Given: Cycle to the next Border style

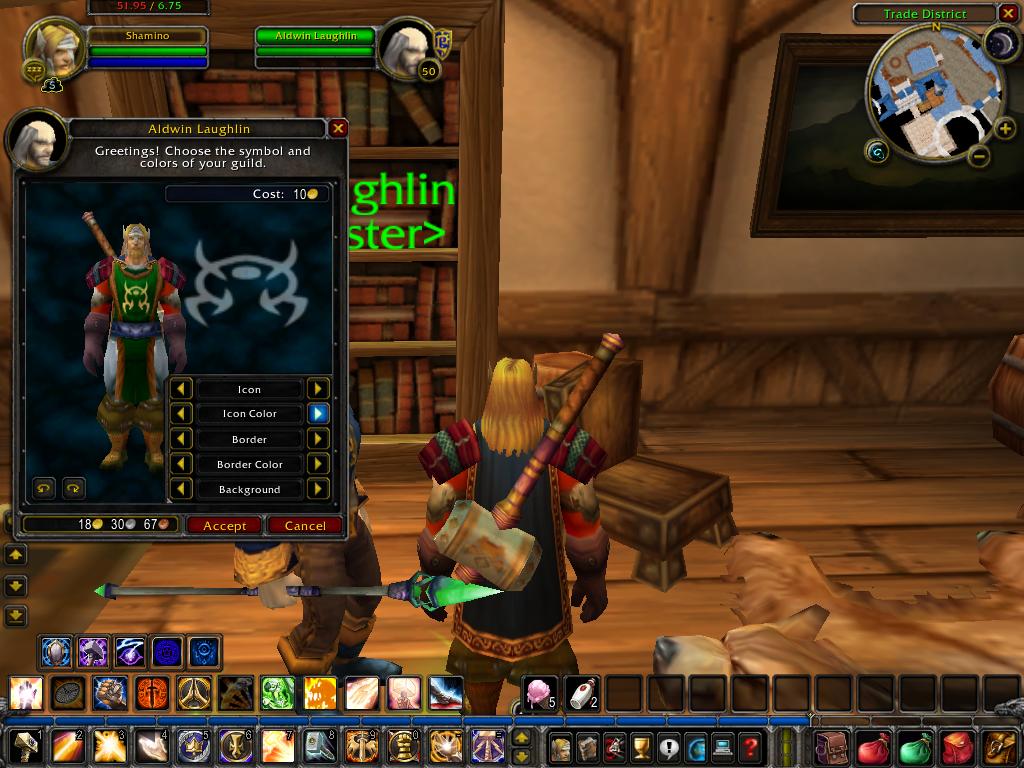Looking at the screenshot, I should (x=318, y=439).
